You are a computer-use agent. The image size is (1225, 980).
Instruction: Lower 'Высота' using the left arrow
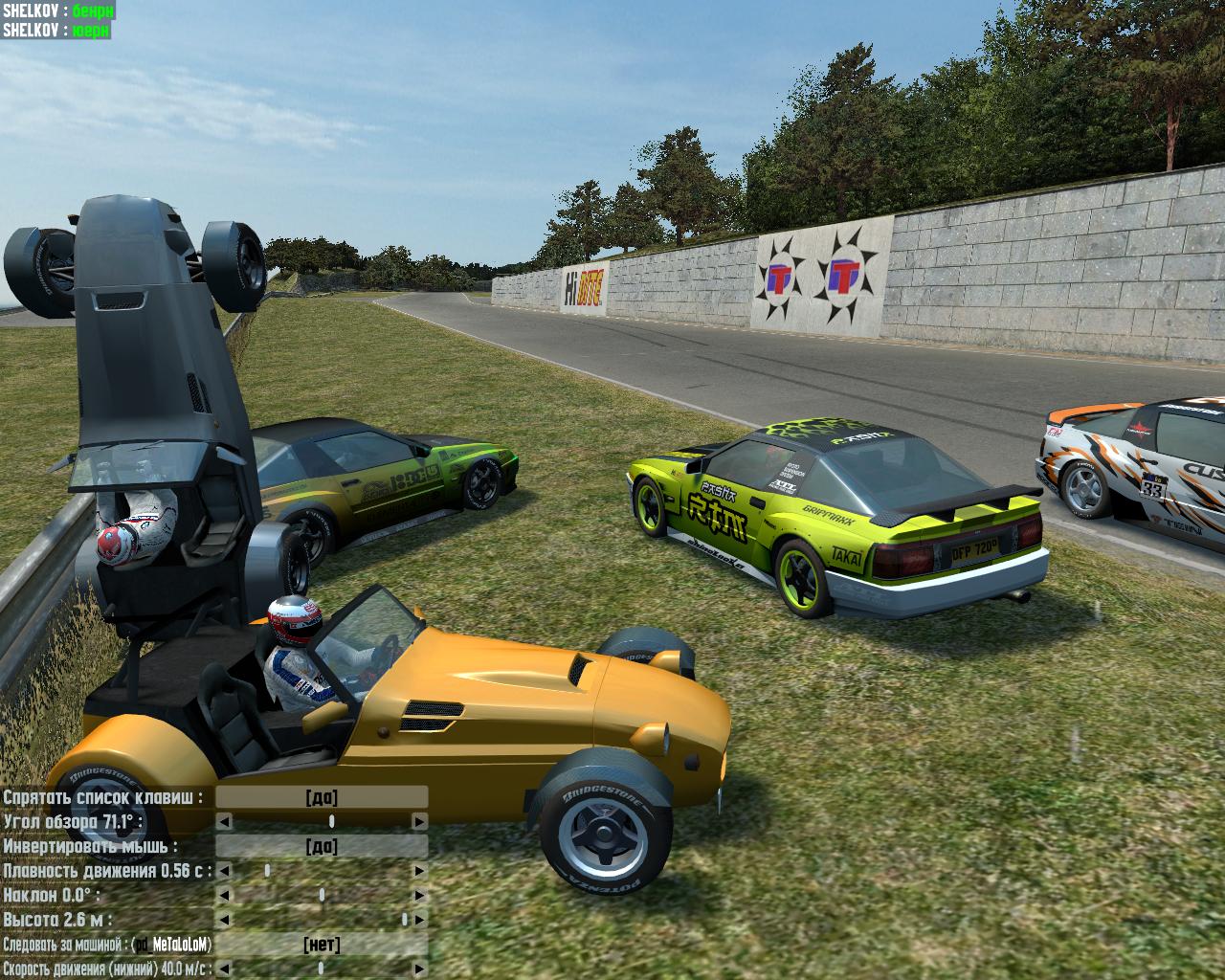pyautogui.click(x=223, y=920)
